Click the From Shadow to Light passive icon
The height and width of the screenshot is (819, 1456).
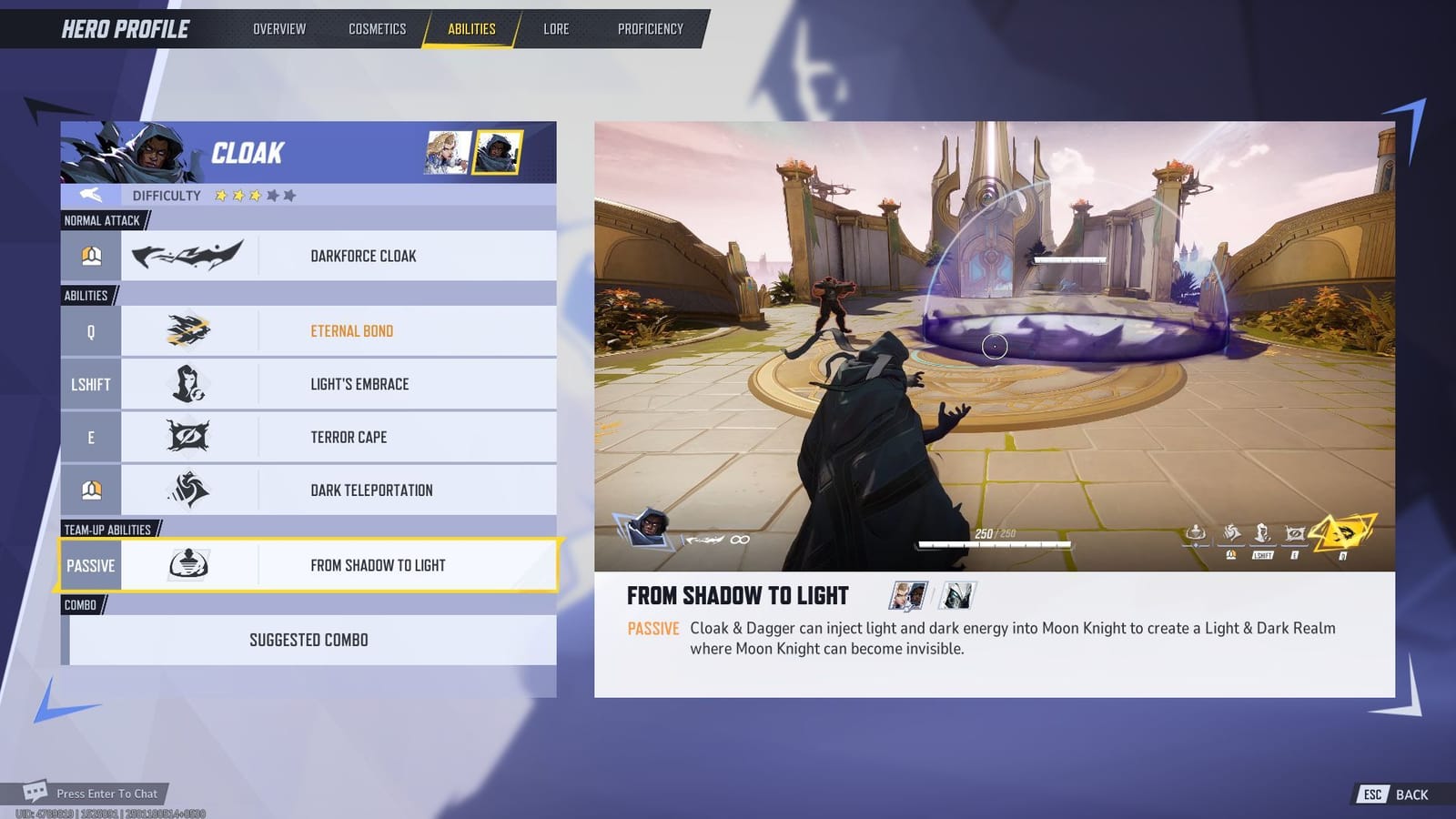tap(189, 564)
